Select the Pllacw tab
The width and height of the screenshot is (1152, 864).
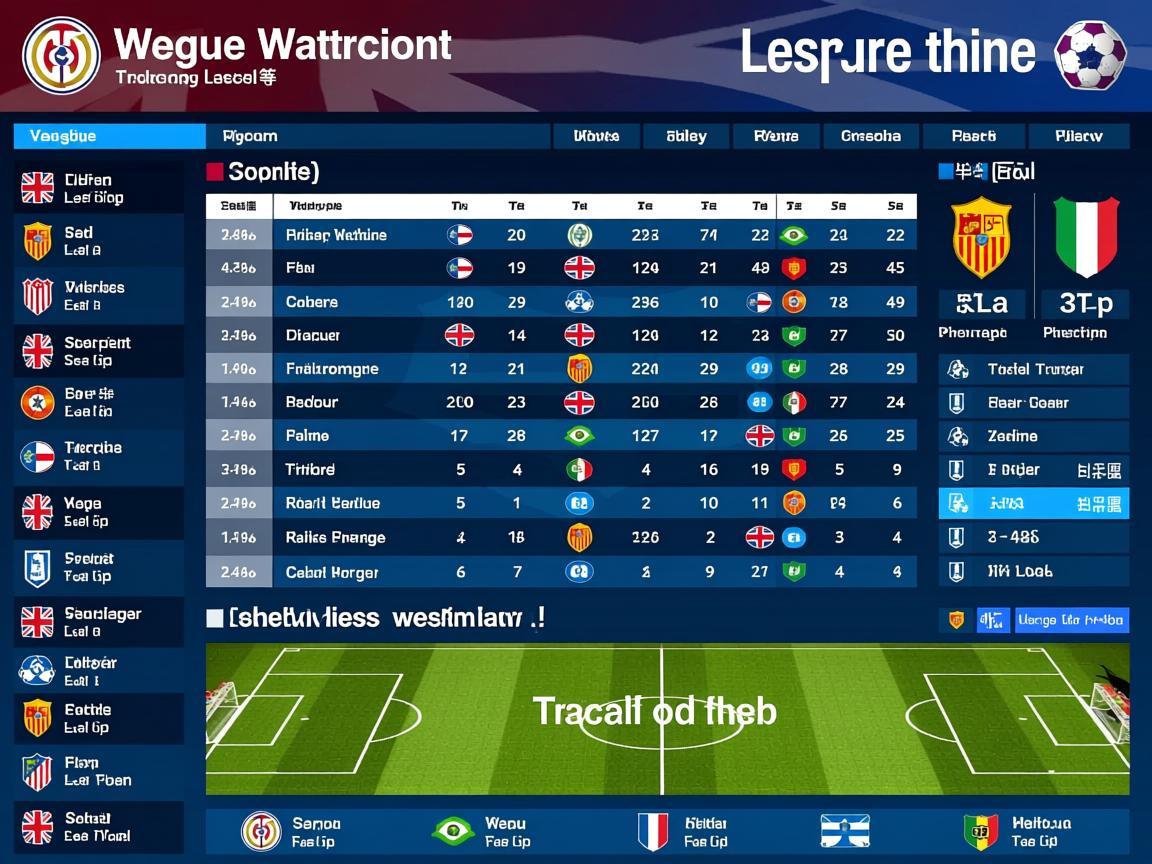click(x=1078, y=136)
